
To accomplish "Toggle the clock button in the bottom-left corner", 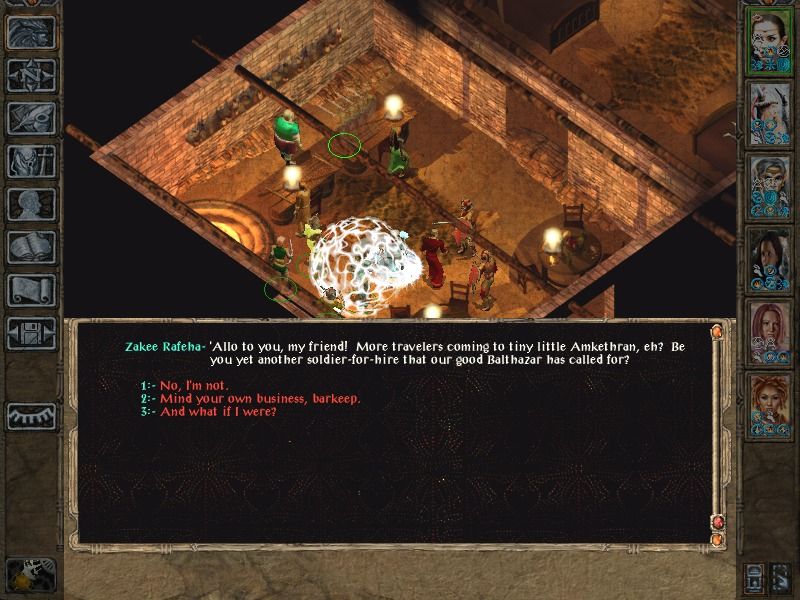I will 29,576.
